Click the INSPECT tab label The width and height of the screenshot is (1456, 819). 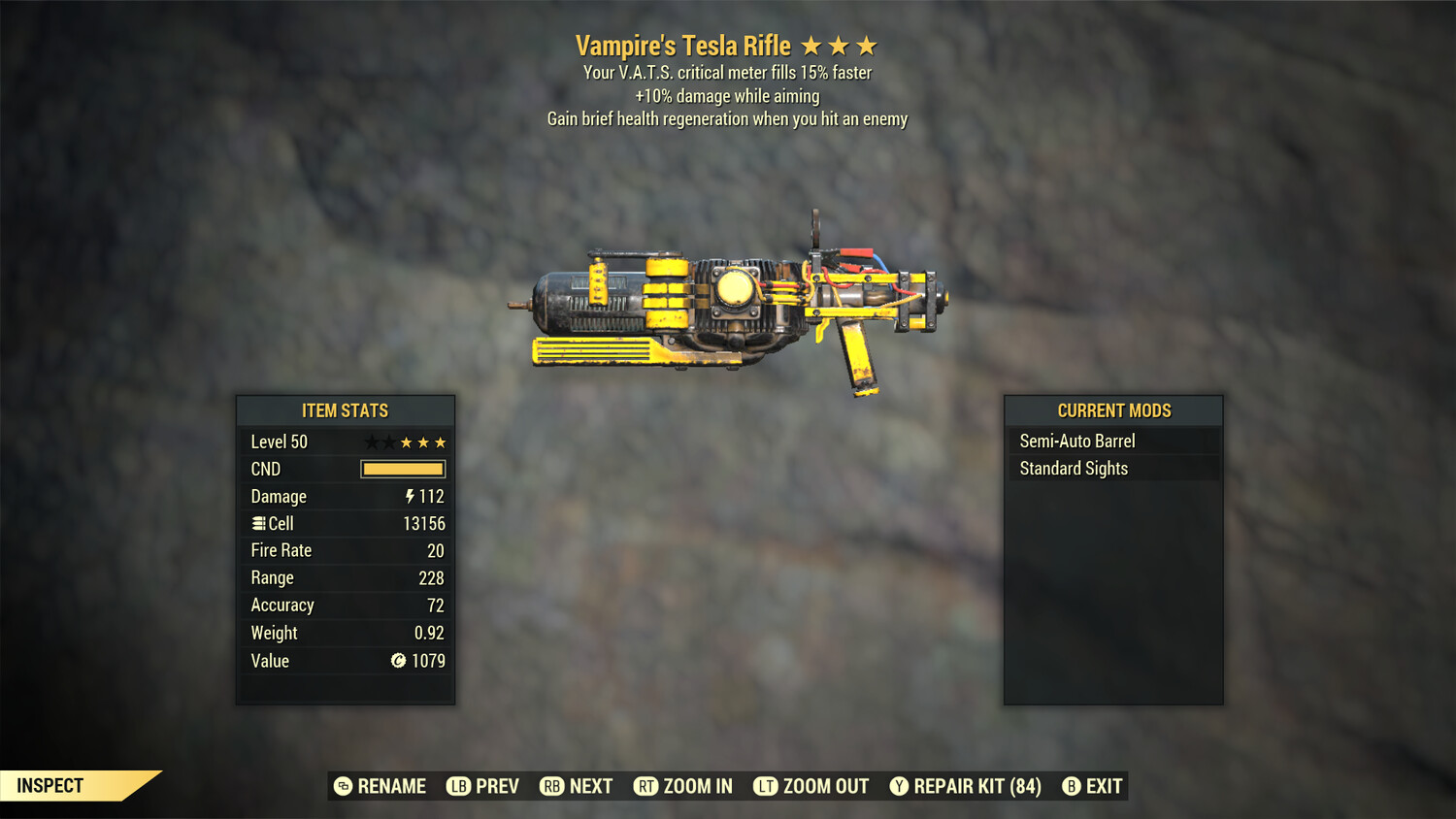click(x=50, y=785)
